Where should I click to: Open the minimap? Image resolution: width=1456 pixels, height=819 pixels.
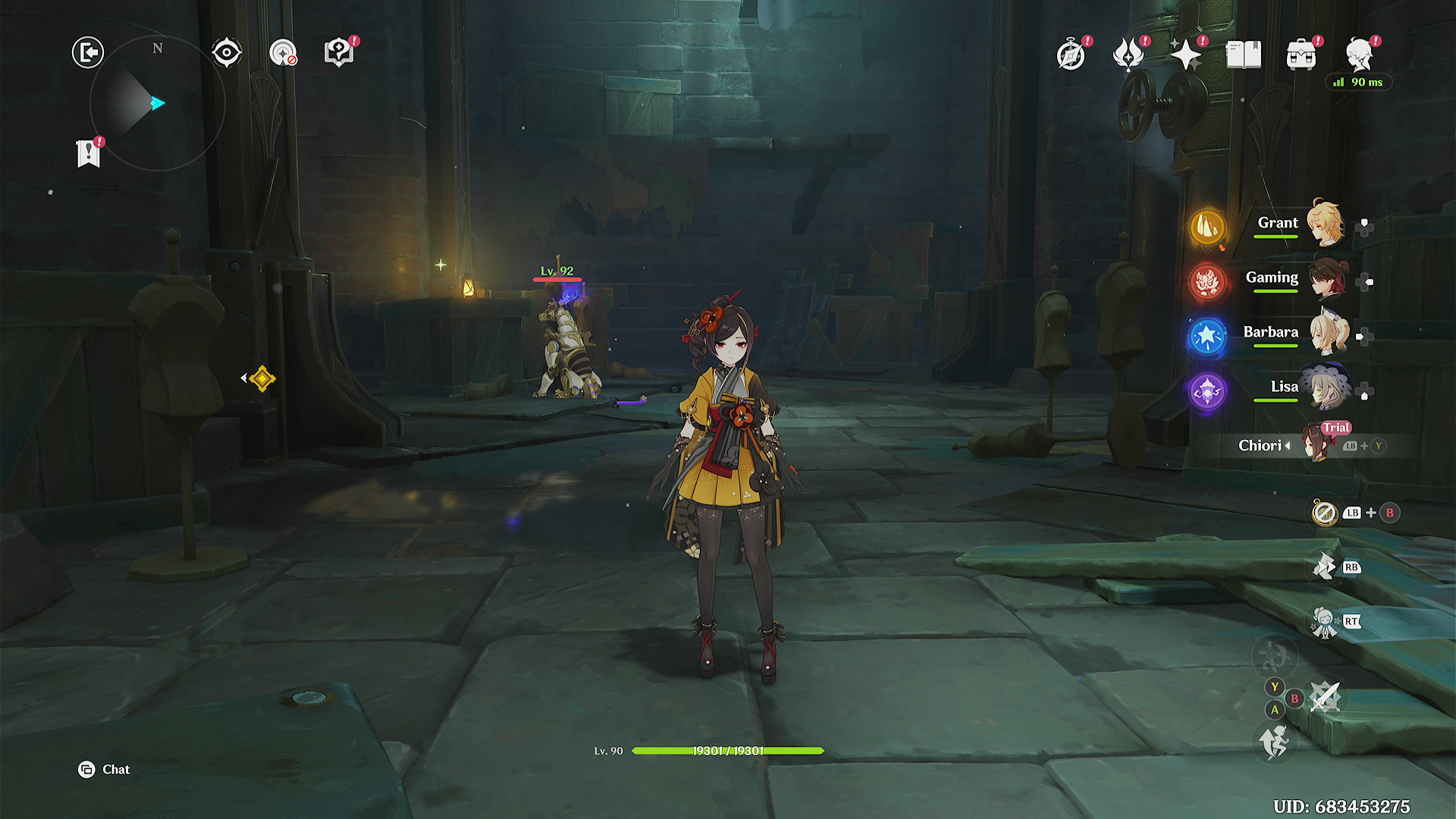pyautogui.click(x=157, y=103)
